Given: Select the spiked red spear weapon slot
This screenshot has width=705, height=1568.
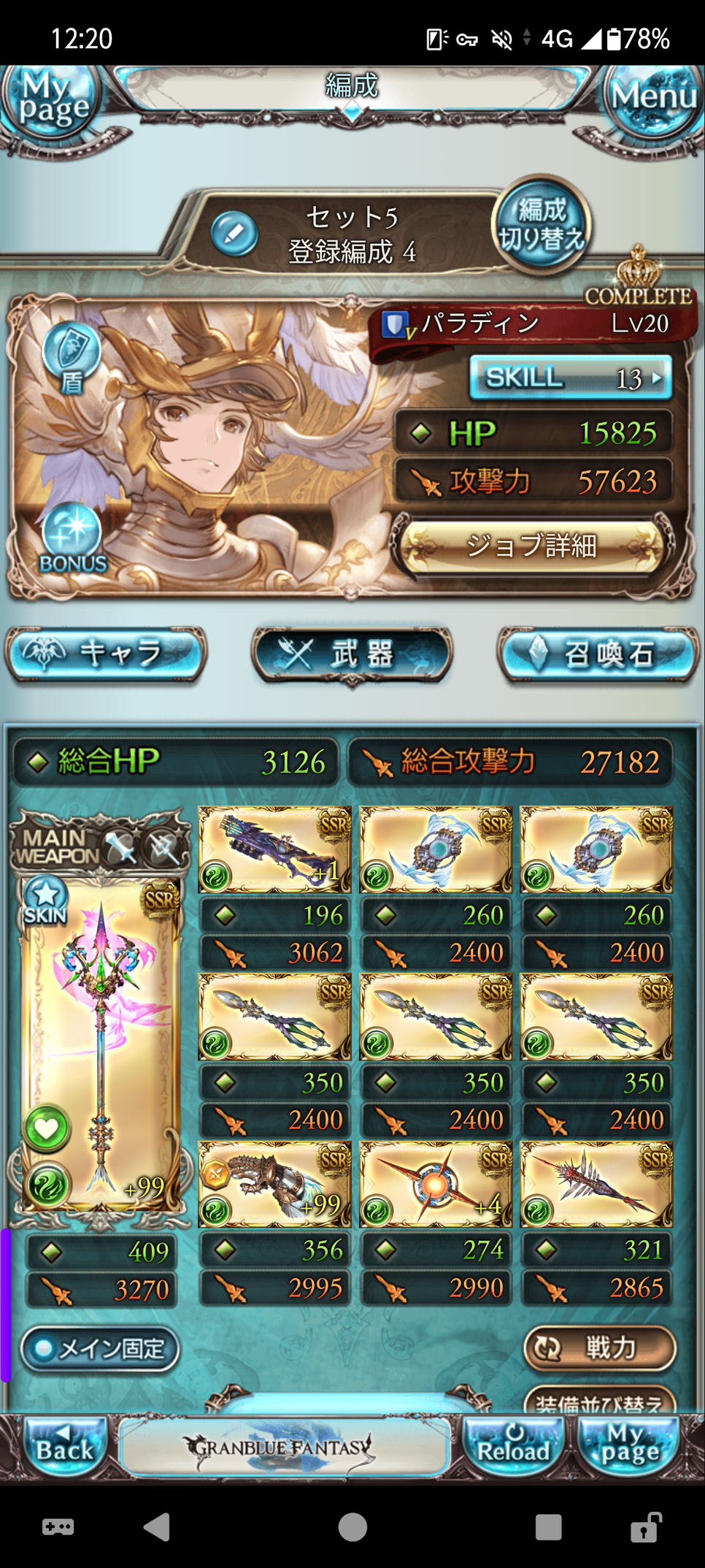Looking at the screenshot, I should [596, 1184].
